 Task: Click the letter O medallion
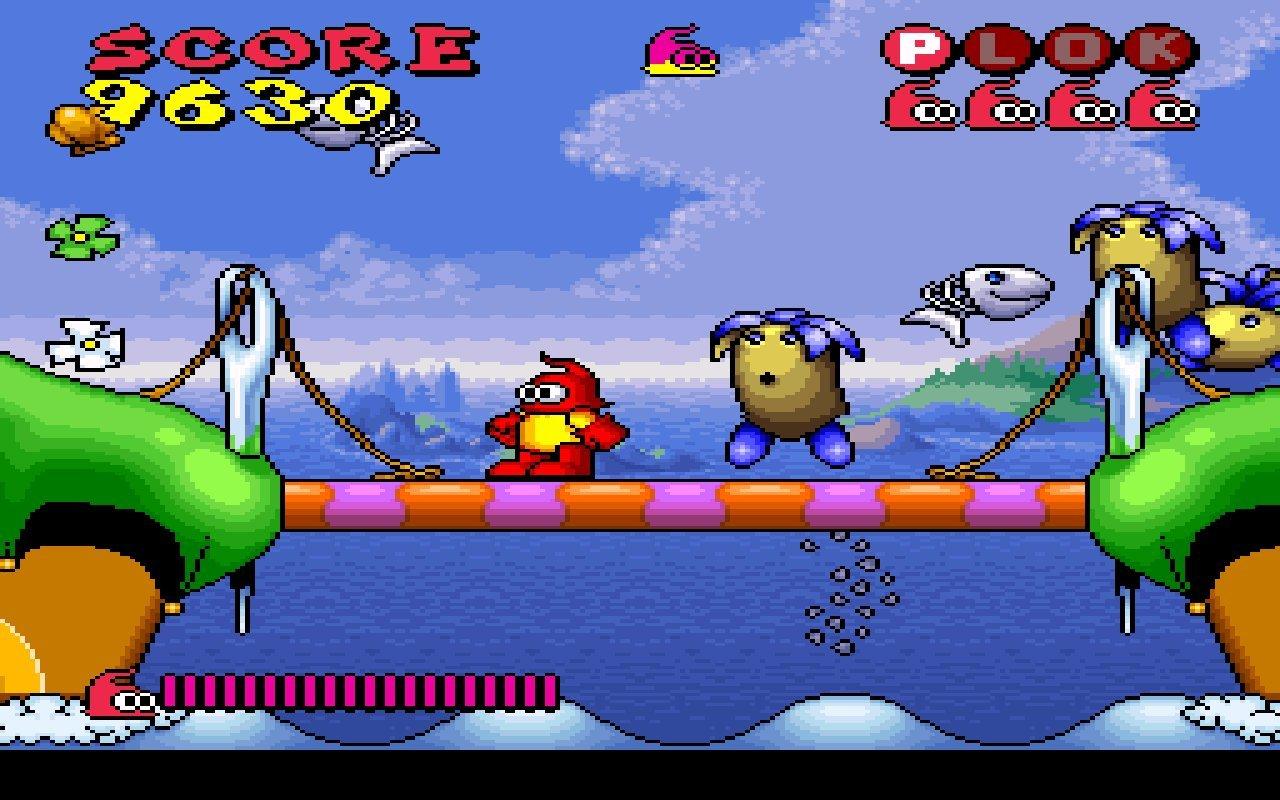[1077, 47]
